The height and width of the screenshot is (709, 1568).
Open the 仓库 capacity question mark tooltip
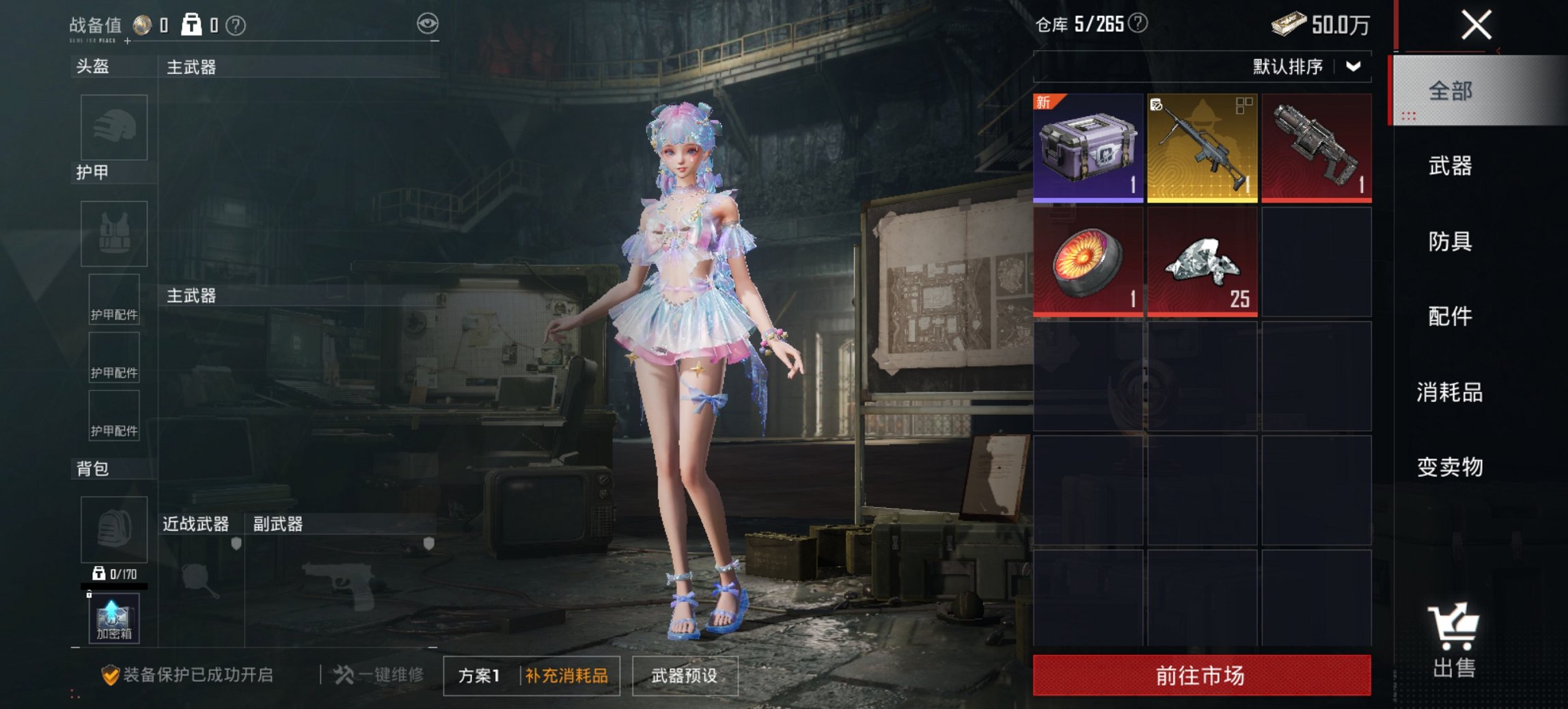click(x=1138, y=23)
